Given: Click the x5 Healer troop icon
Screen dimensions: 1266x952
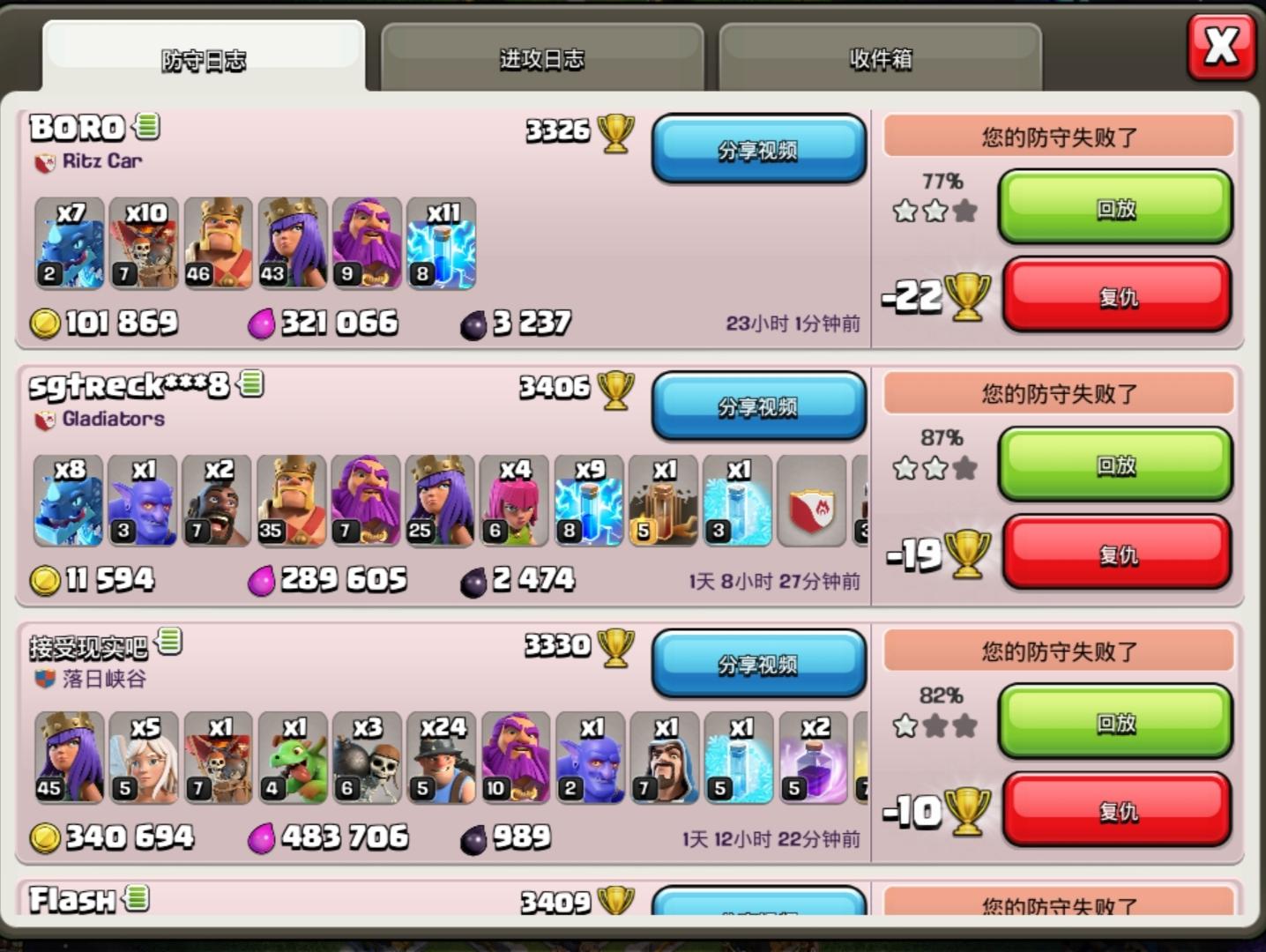Looking at the screenshot, I should [x=142, y=759].
